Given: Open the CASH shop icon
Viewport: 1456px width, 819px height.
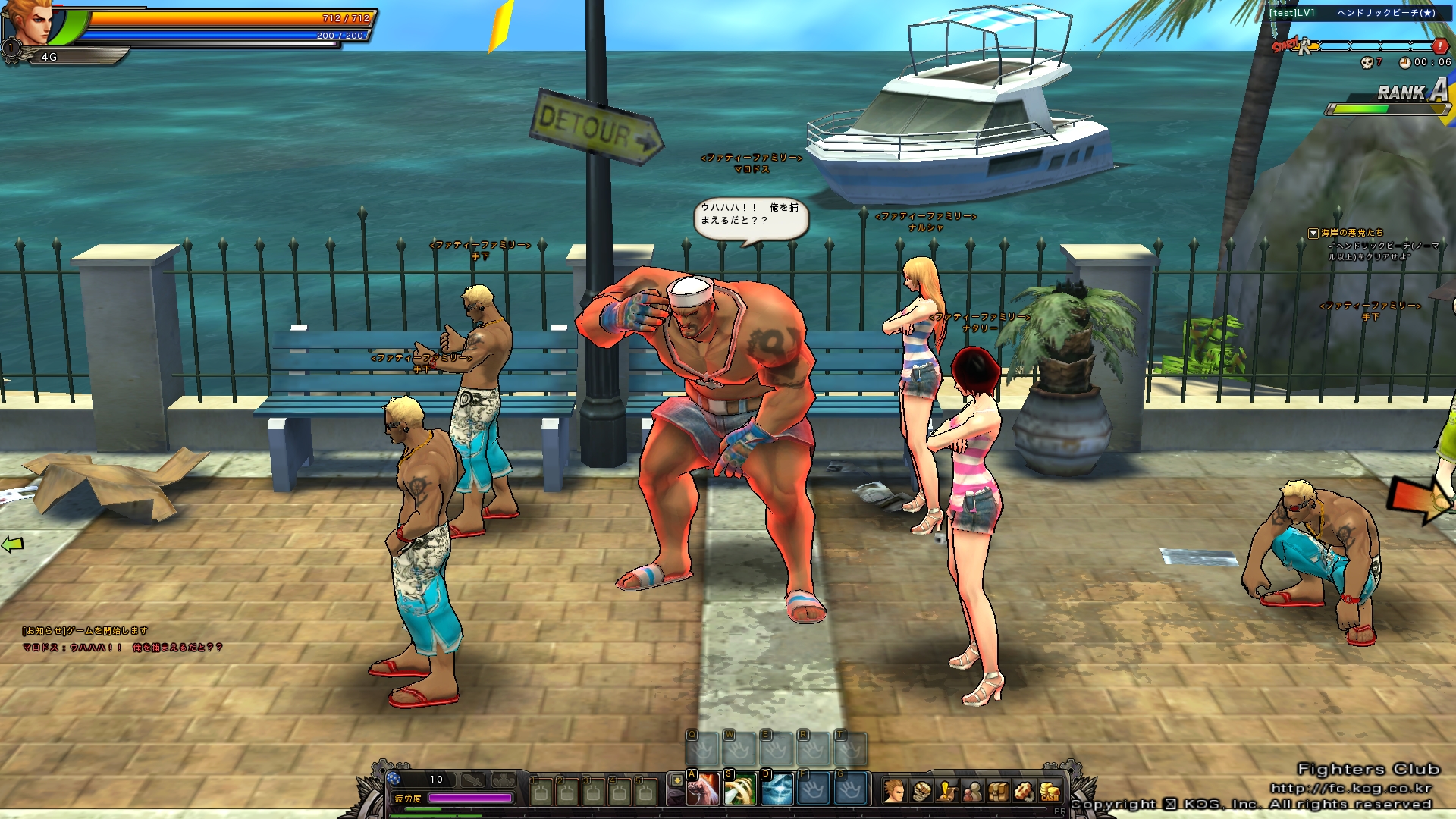Looking at the screenshot, I should (x=1050, y=792).
